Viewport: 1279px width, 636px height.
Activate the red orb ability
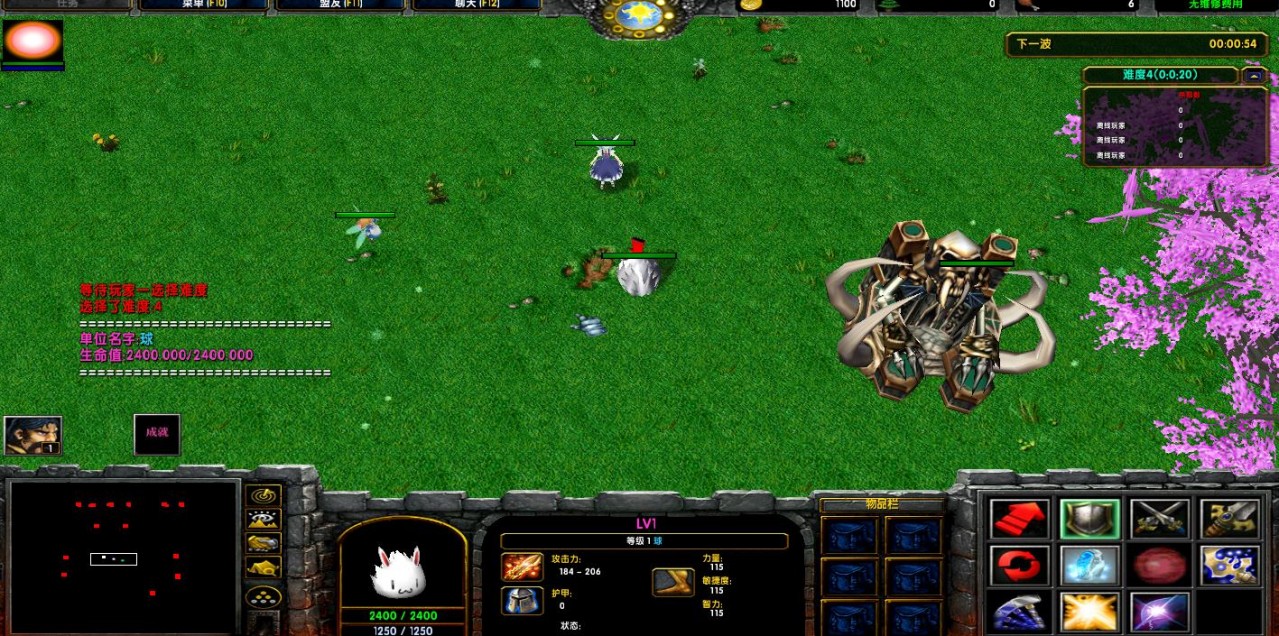pyautogui.click(x=1160, y=565)
